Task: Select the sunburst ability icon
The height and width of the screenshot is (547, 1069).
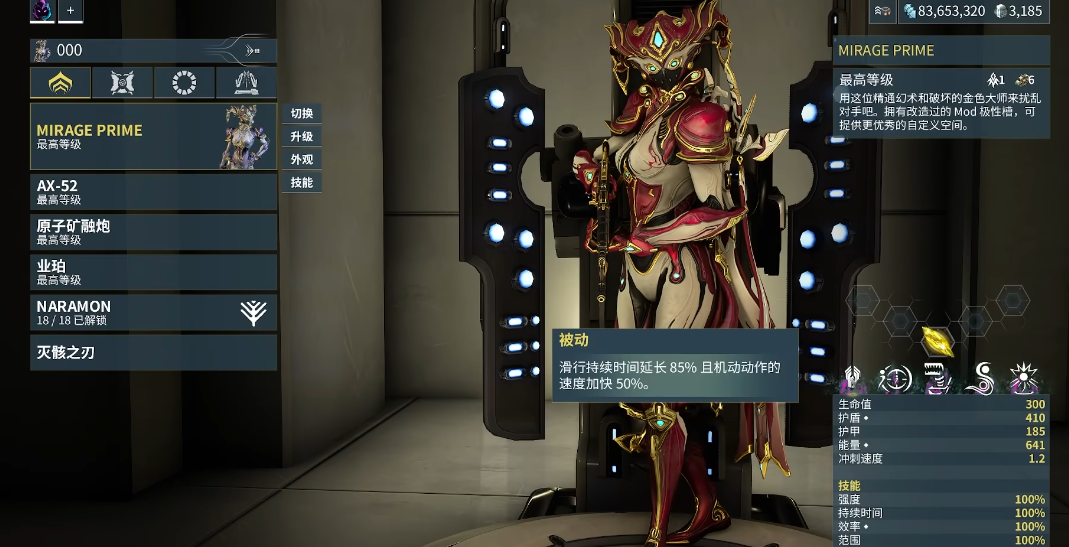Action: pos(1024,379)
